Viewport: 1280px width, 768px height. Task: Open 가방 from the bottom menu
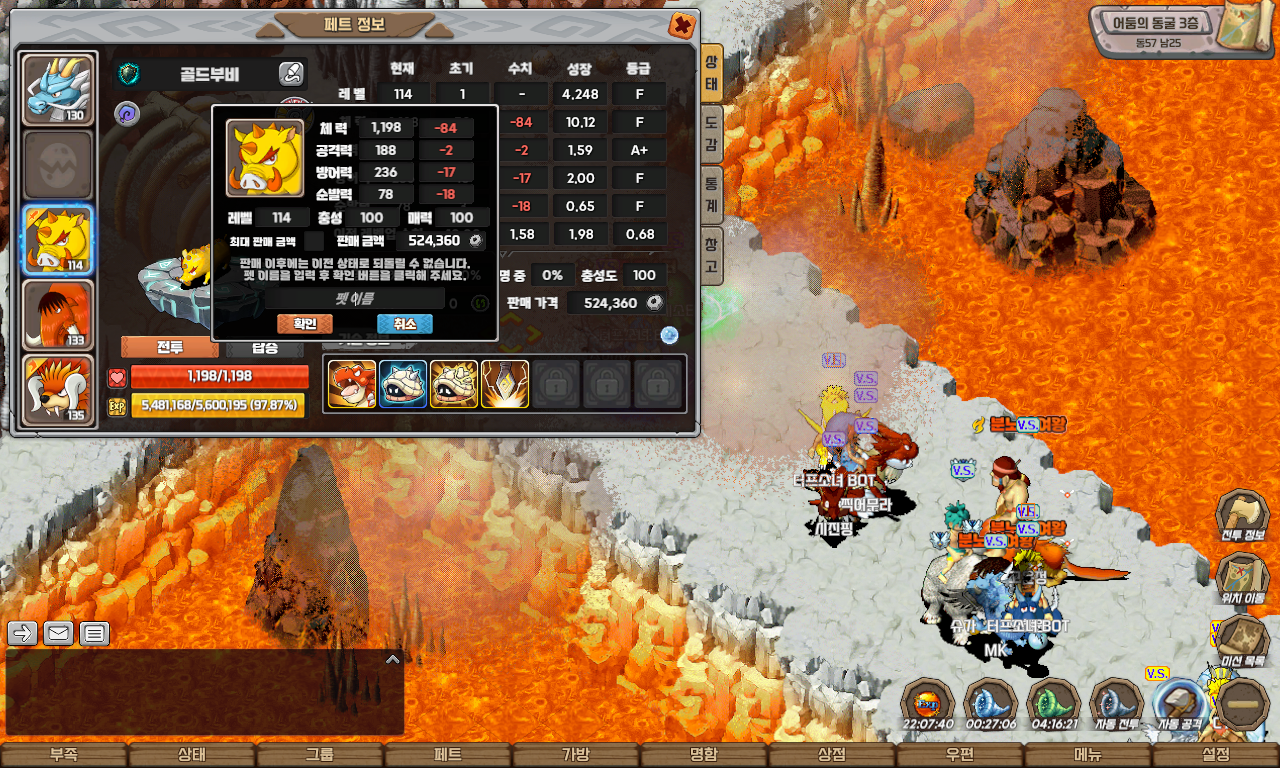(576, 755)
